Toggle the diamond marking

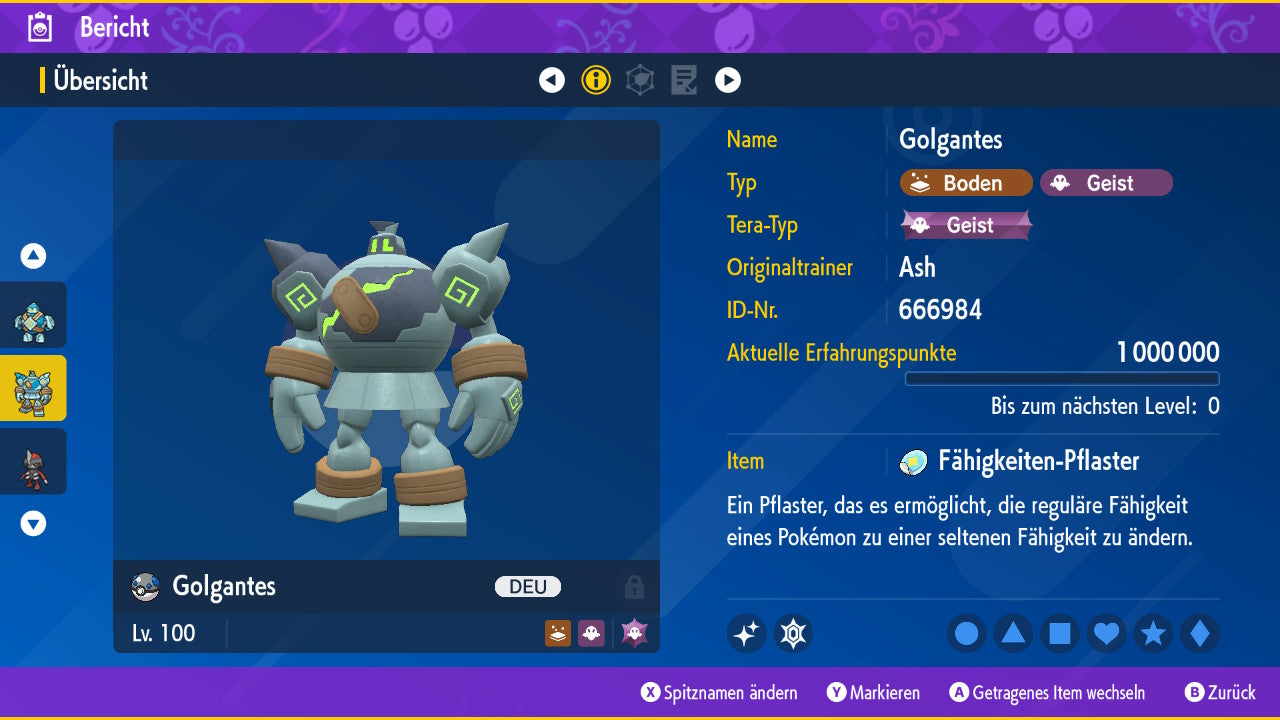[1200, 633]
